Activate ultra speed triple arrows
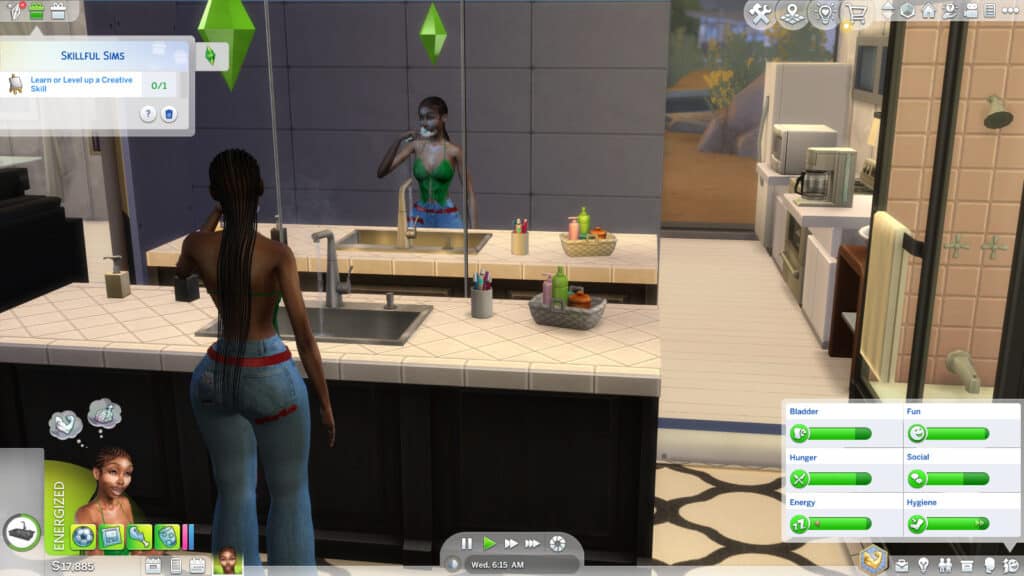This screenshot has width=1024, height=576. (534, 543)
